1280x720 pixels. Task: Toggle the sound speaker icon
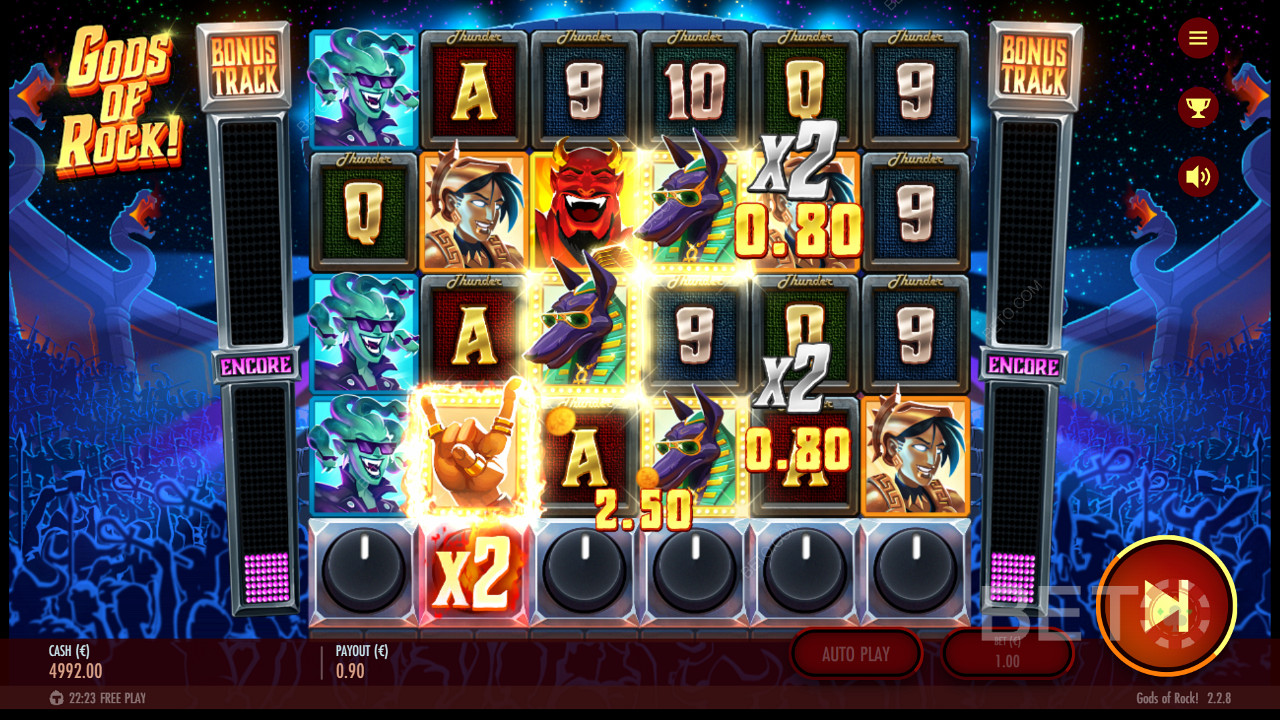click(1197, 177)
